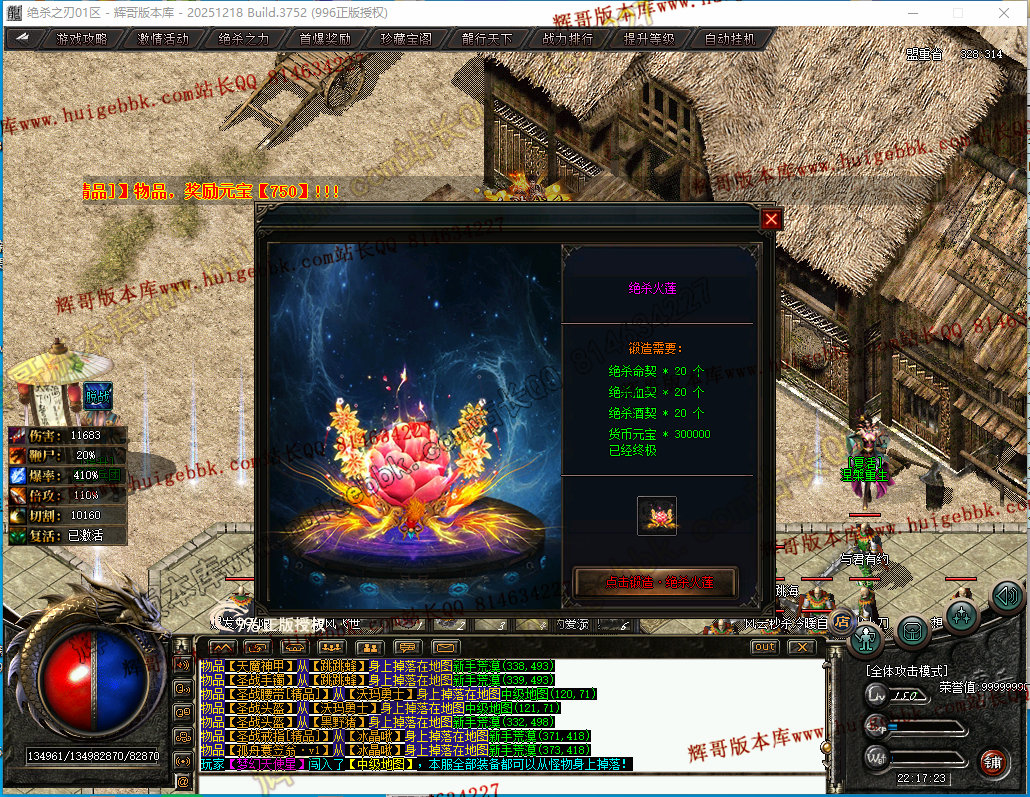Close the 绝杀火莲 forging dialog
This screenshot has width=1030, height=797.
tap(771, 219)
